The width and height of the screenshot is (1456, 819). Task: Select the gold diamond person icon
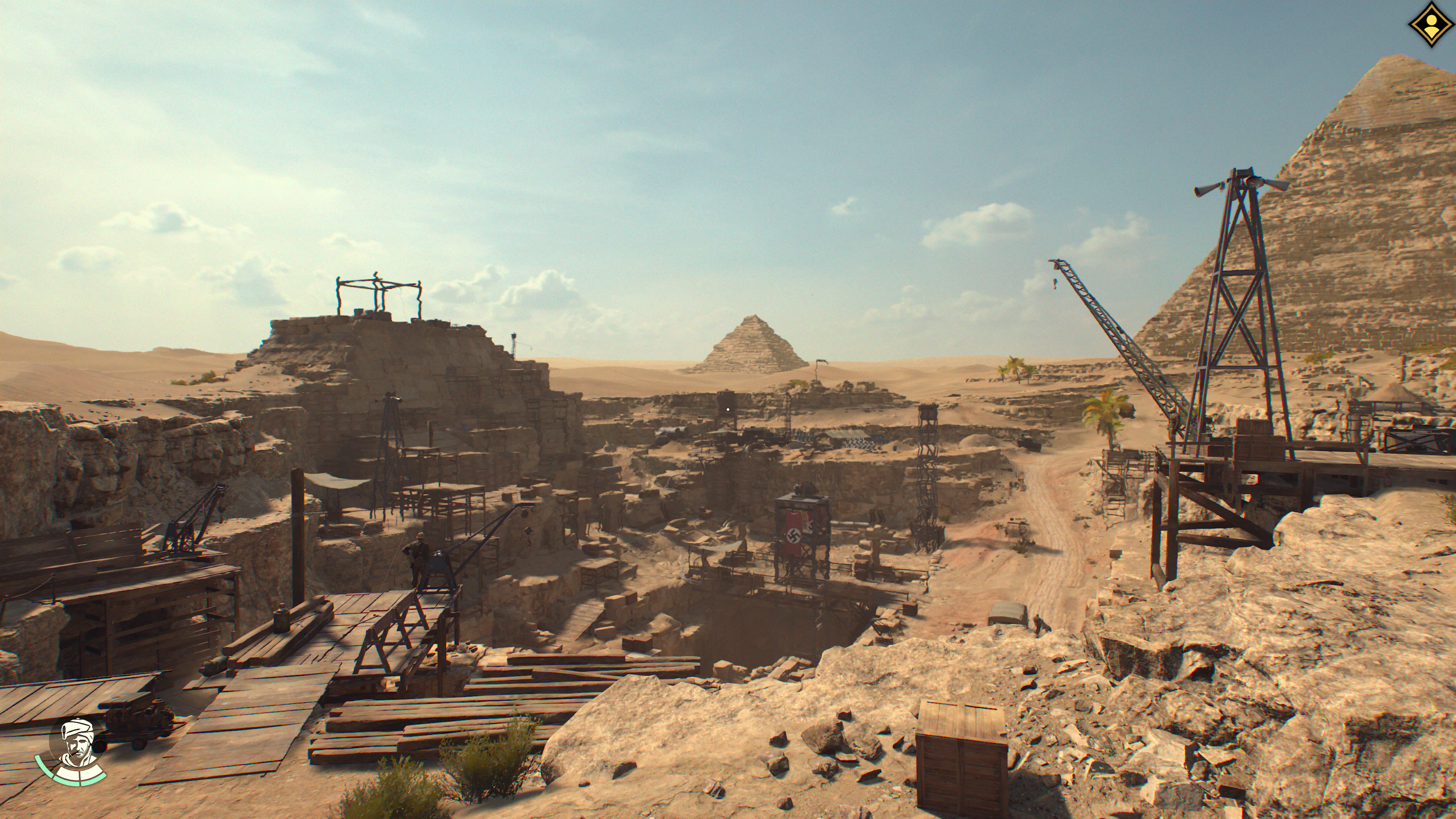coord(1430,24)
